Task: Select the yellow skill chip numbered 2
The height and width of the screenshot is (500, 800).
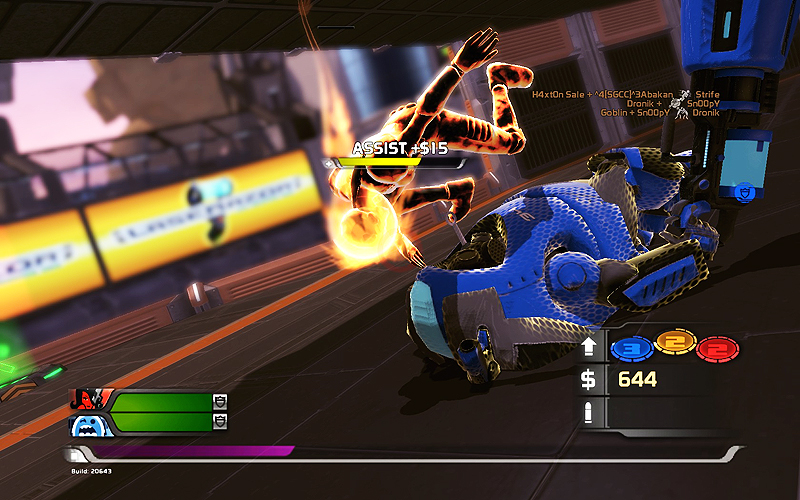Action: click(673, 347)
